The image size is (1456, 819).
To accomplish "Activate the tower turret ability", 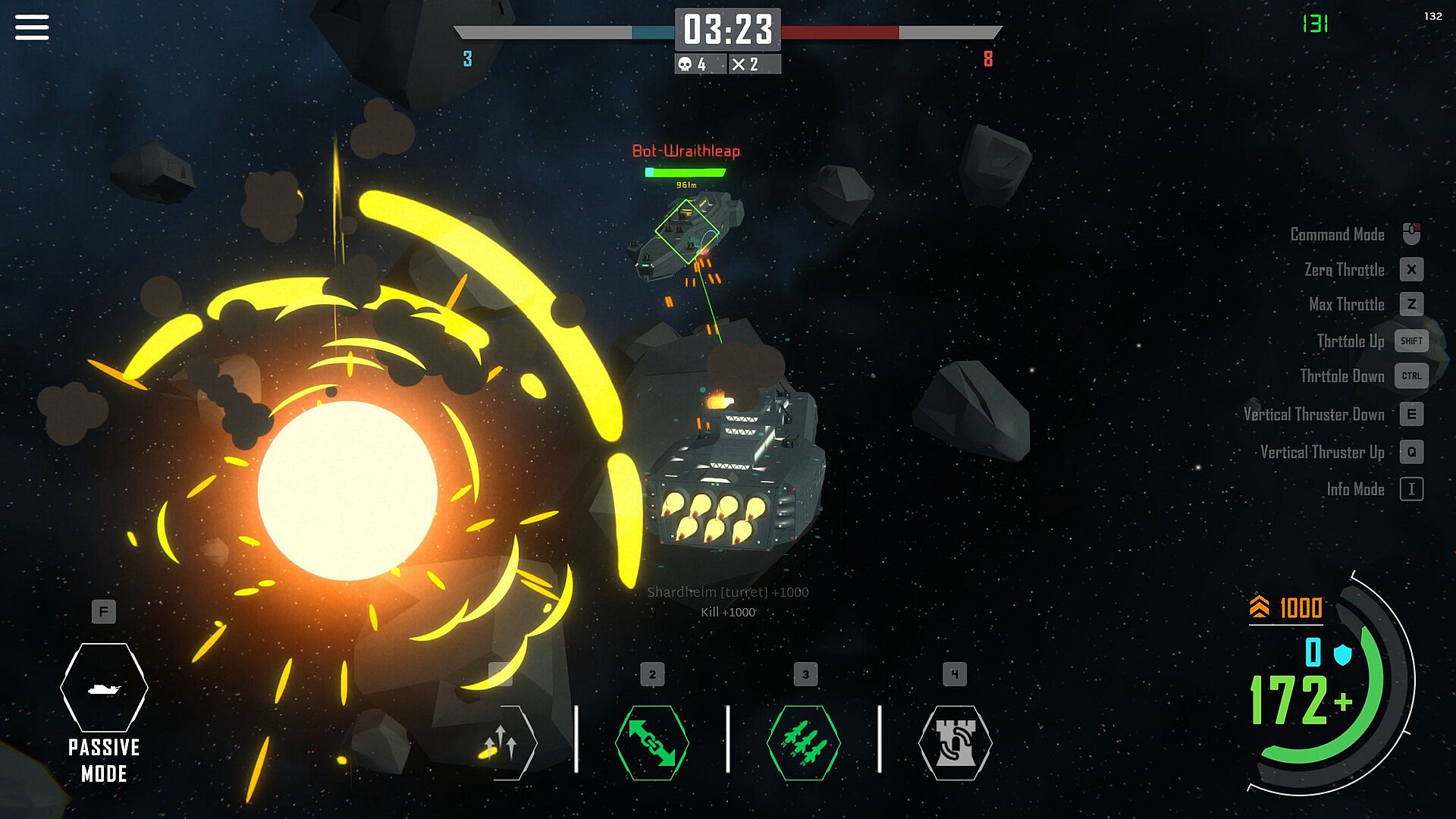I will pos(955,742).
